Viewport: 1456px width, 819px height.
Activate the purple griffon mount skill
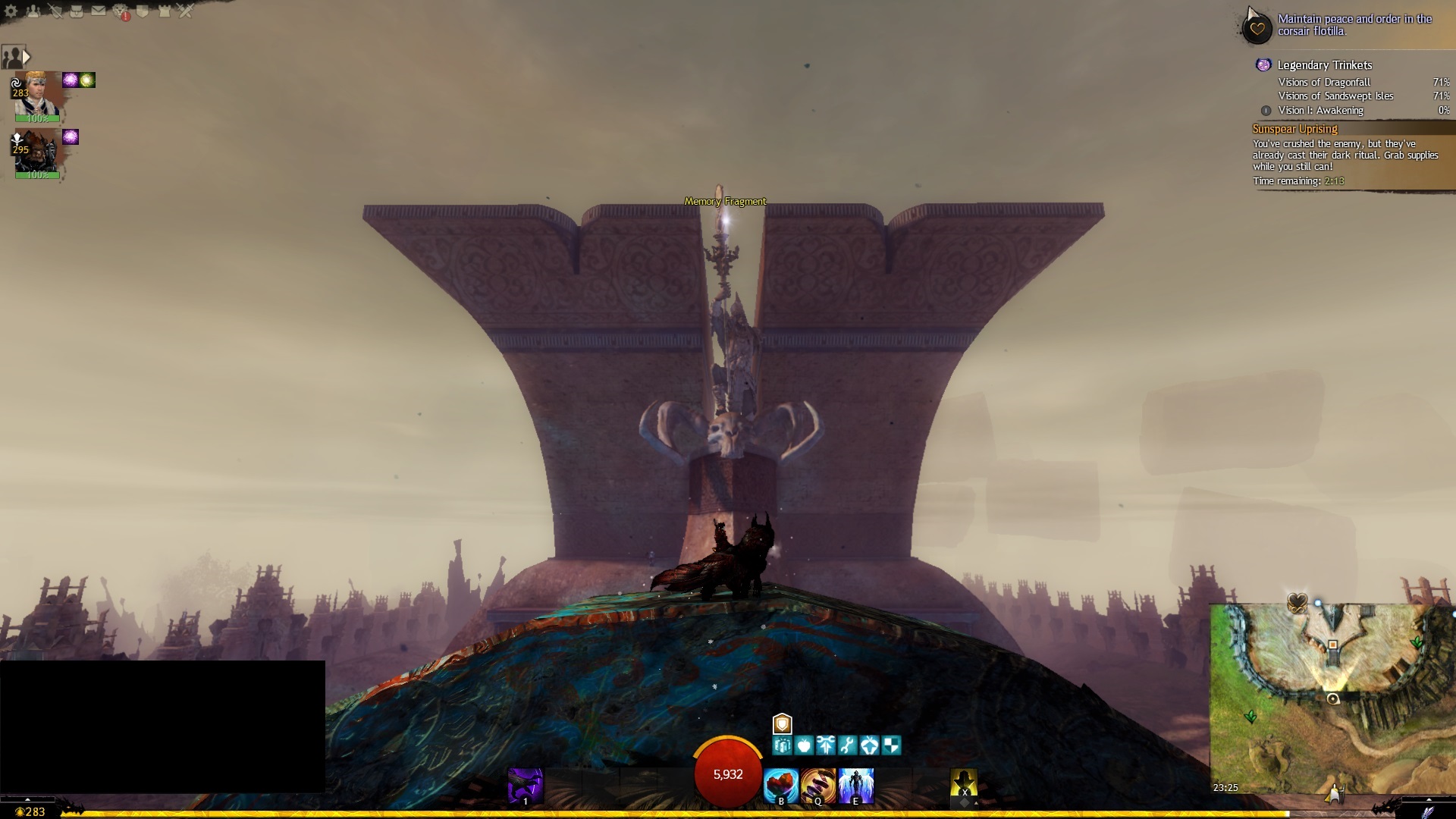[x=525, y=786]
